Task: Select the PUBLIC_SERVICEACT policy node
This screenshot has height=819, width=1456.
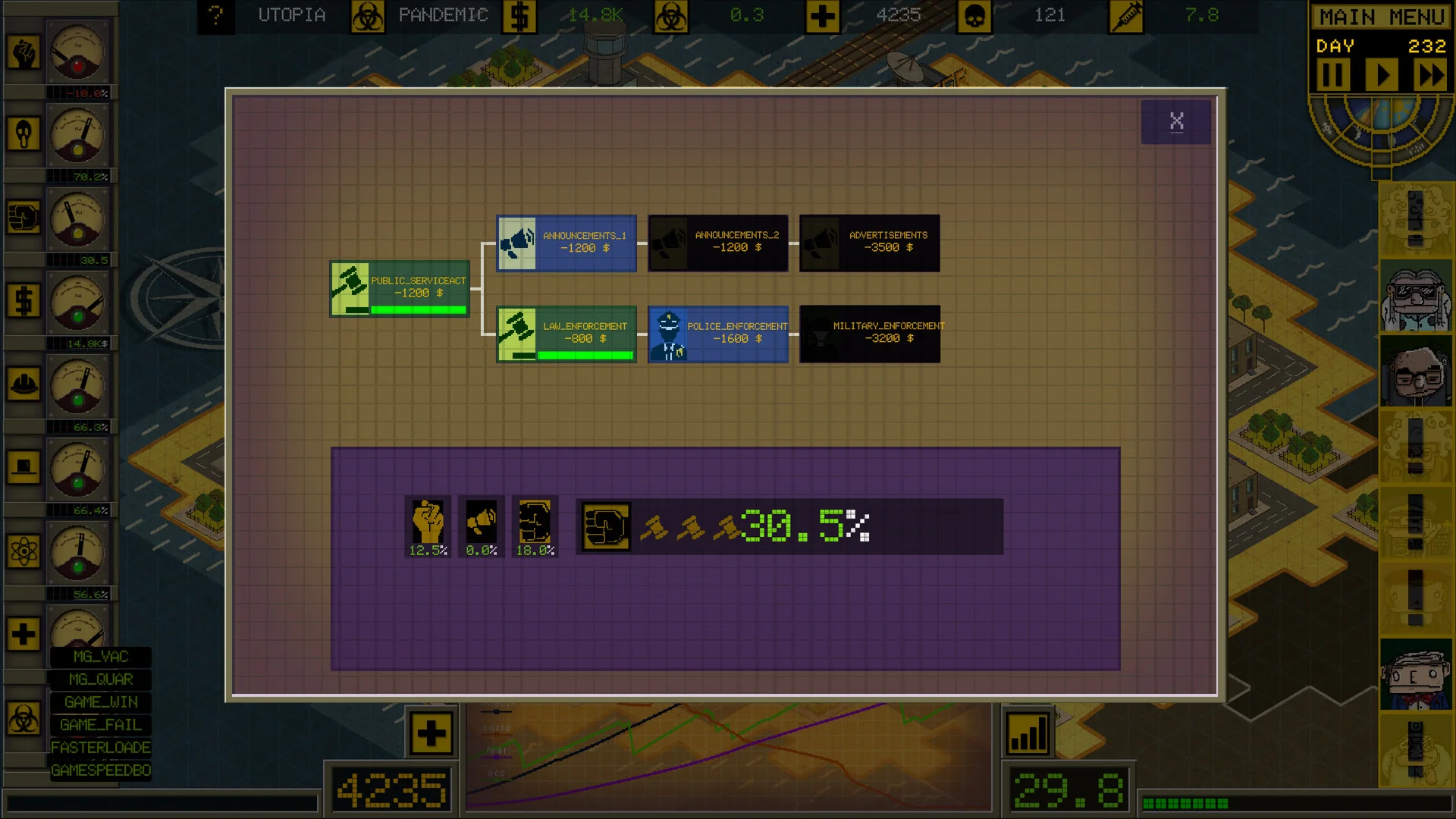Action: [x=400, y=288]
